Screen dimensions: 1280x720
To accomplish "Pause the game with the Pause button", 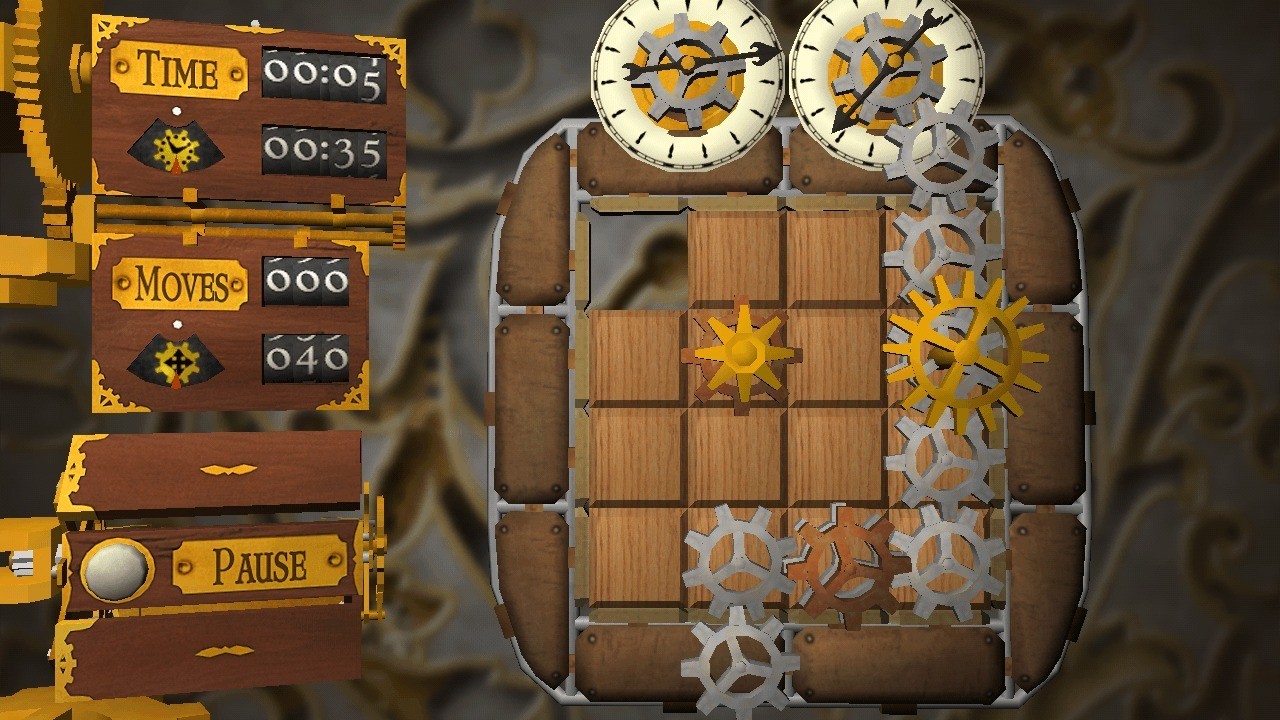I will 258,567.
